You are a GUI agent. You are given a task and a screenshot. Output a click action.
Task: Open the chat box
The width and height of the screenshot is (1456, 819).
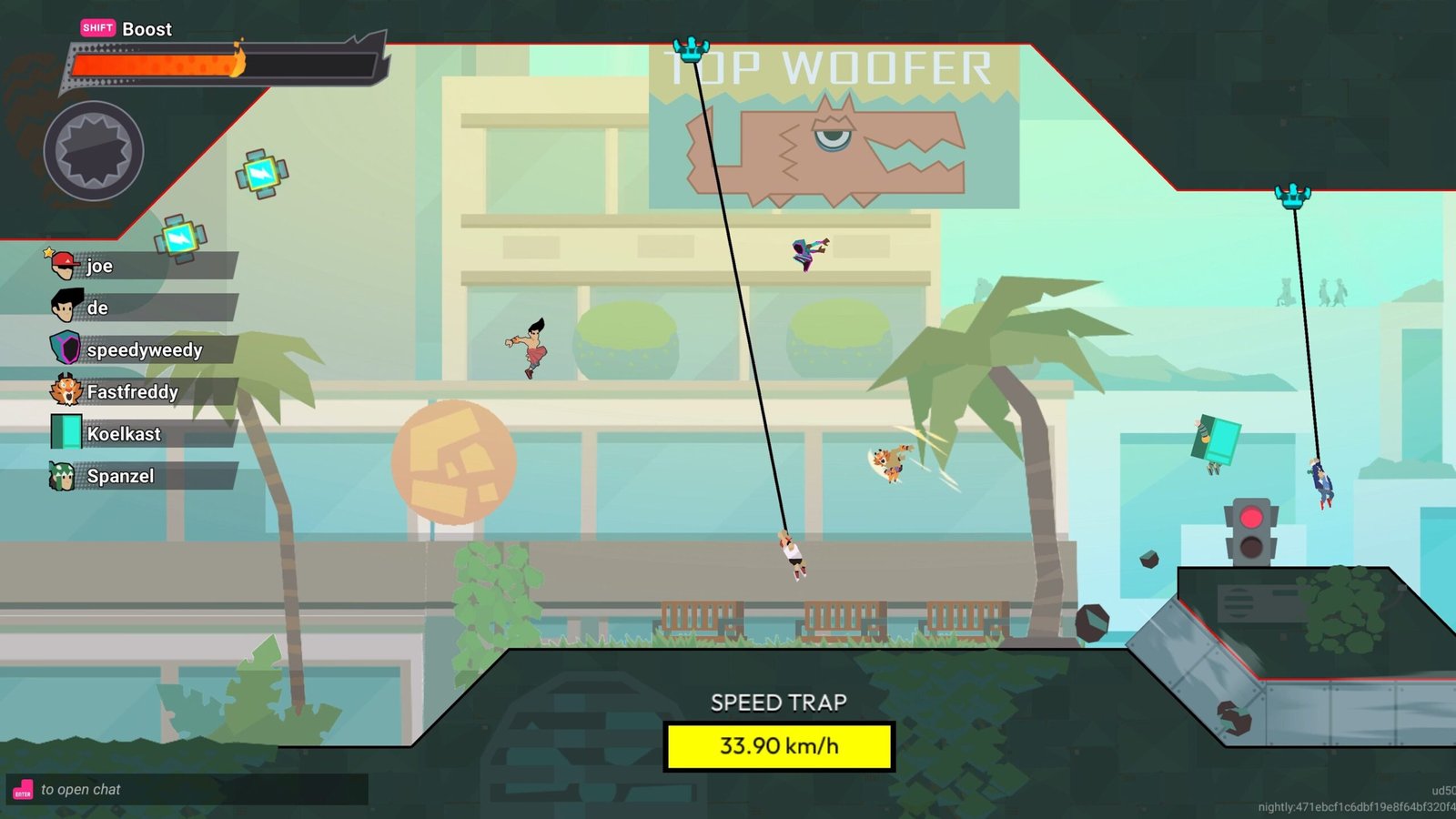tap(187, 790)
